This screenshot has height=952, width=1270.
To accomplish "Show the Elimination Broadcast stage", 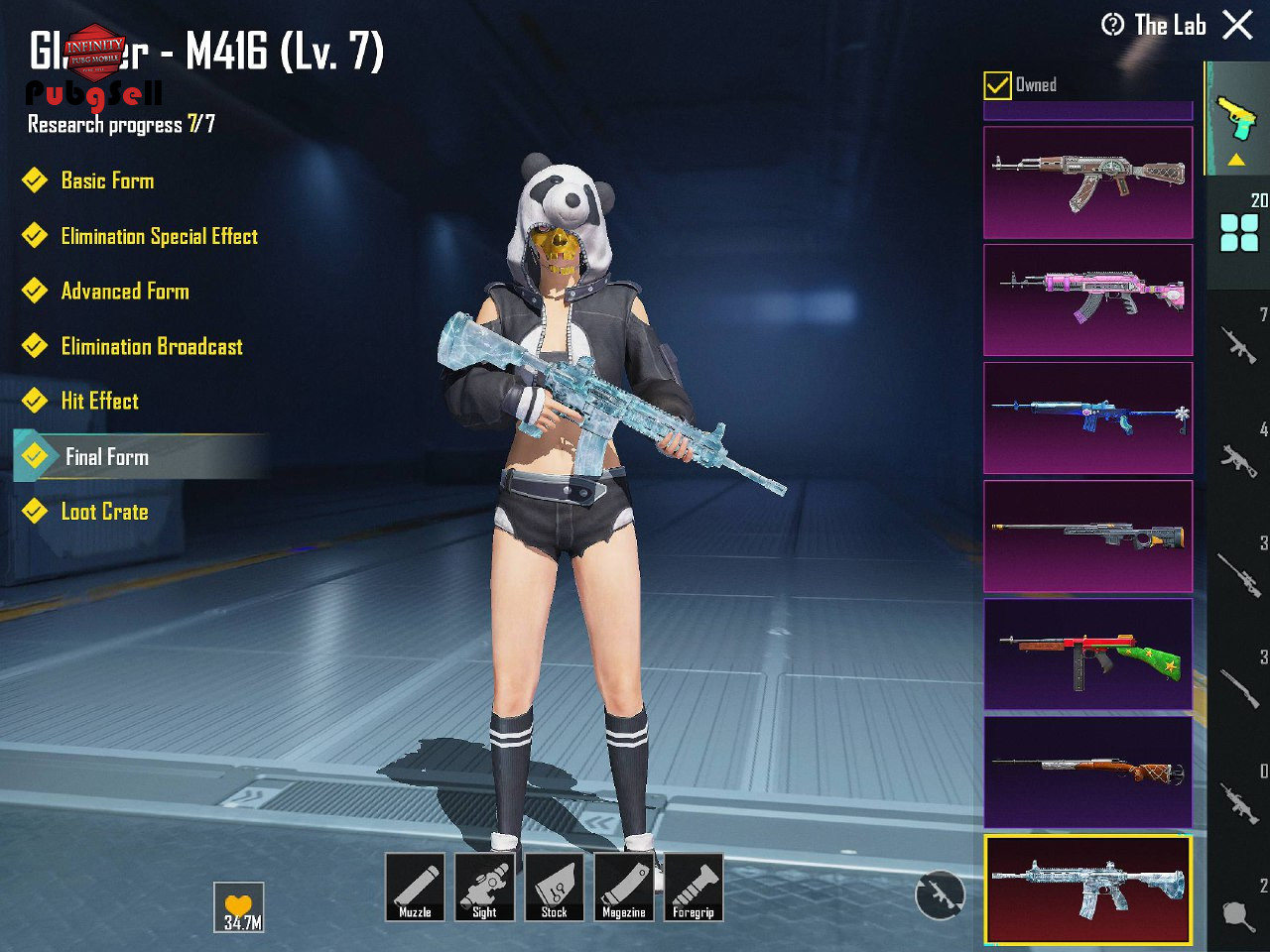I will (152, 346).
